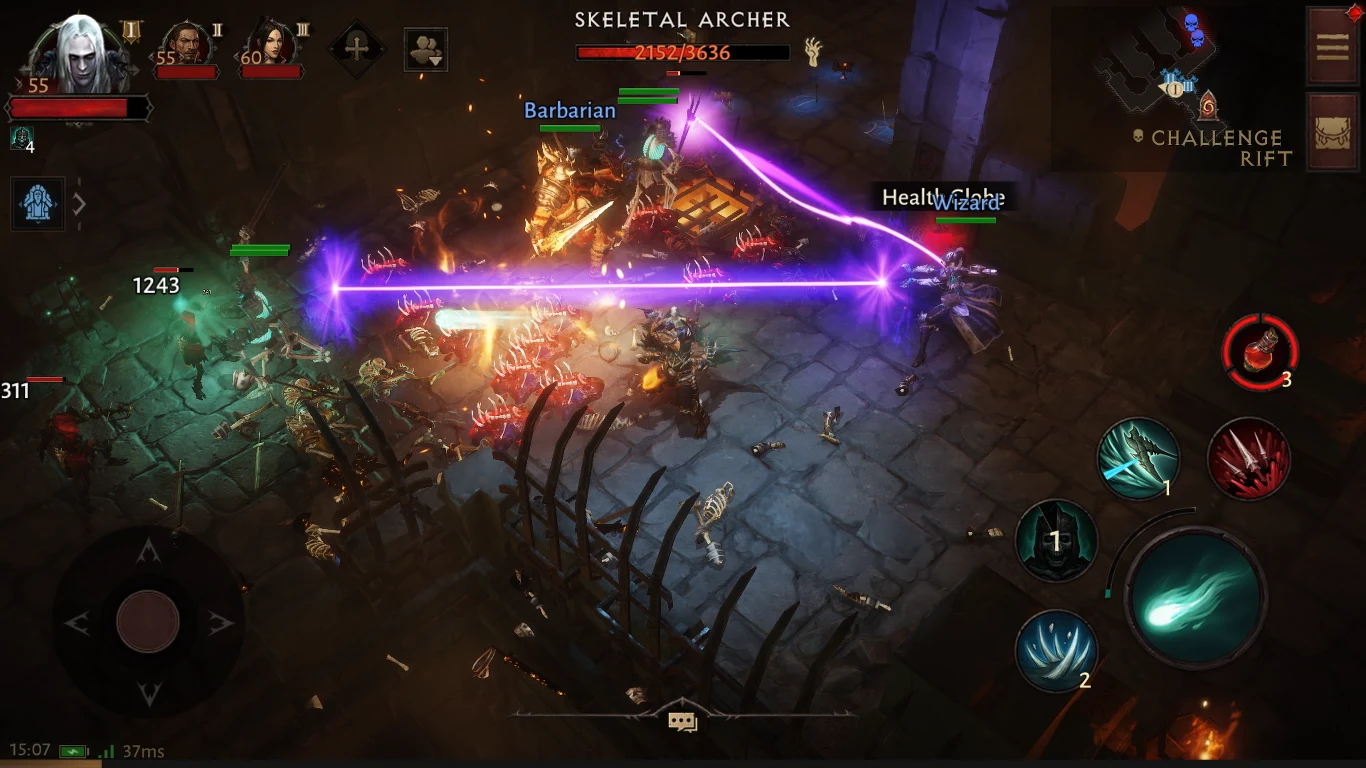Select the Barbarian party member portrait
Viewport: 1366px width, 768px height.
[x=181, y=44]
